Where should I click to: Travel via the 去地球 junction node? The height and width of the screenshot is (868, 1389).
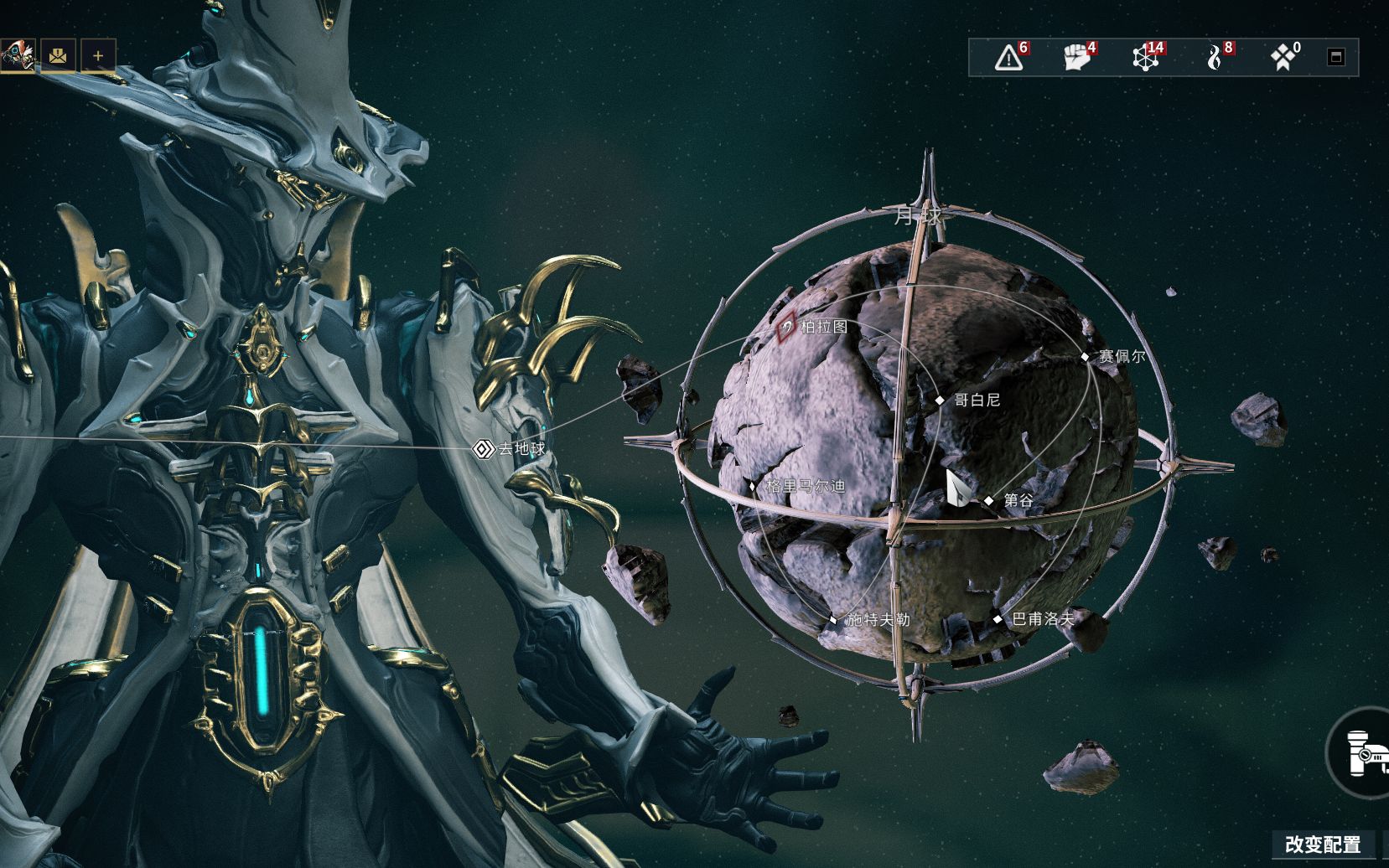[482, 449]
